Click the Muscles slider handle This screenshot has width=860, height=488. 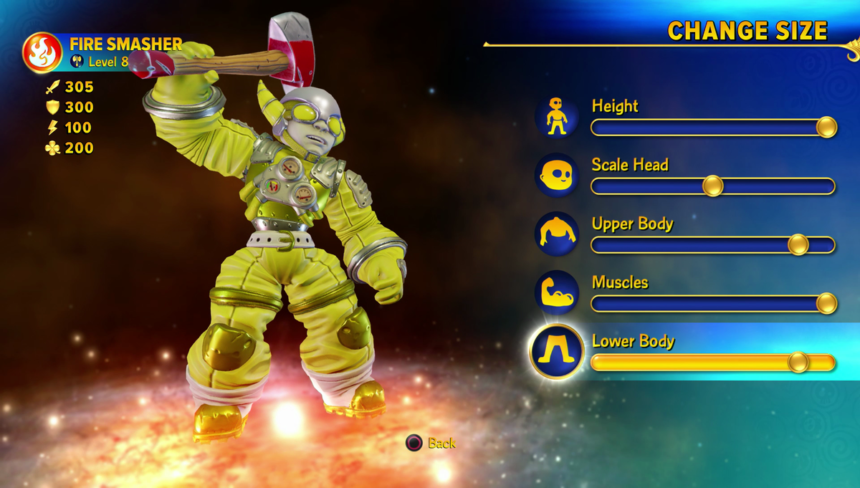click(x=826, y=304)
